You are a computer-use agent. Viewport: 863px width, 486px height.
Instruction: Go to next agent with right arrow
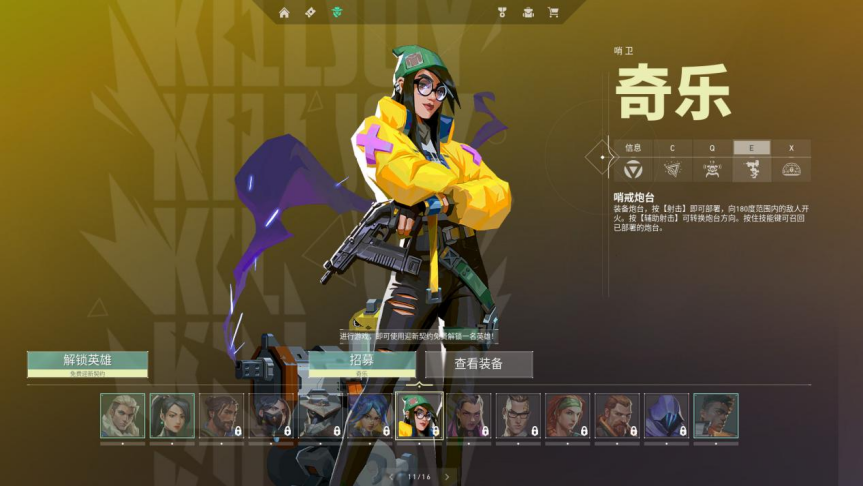pyautogui.click(x=447, y=477)
